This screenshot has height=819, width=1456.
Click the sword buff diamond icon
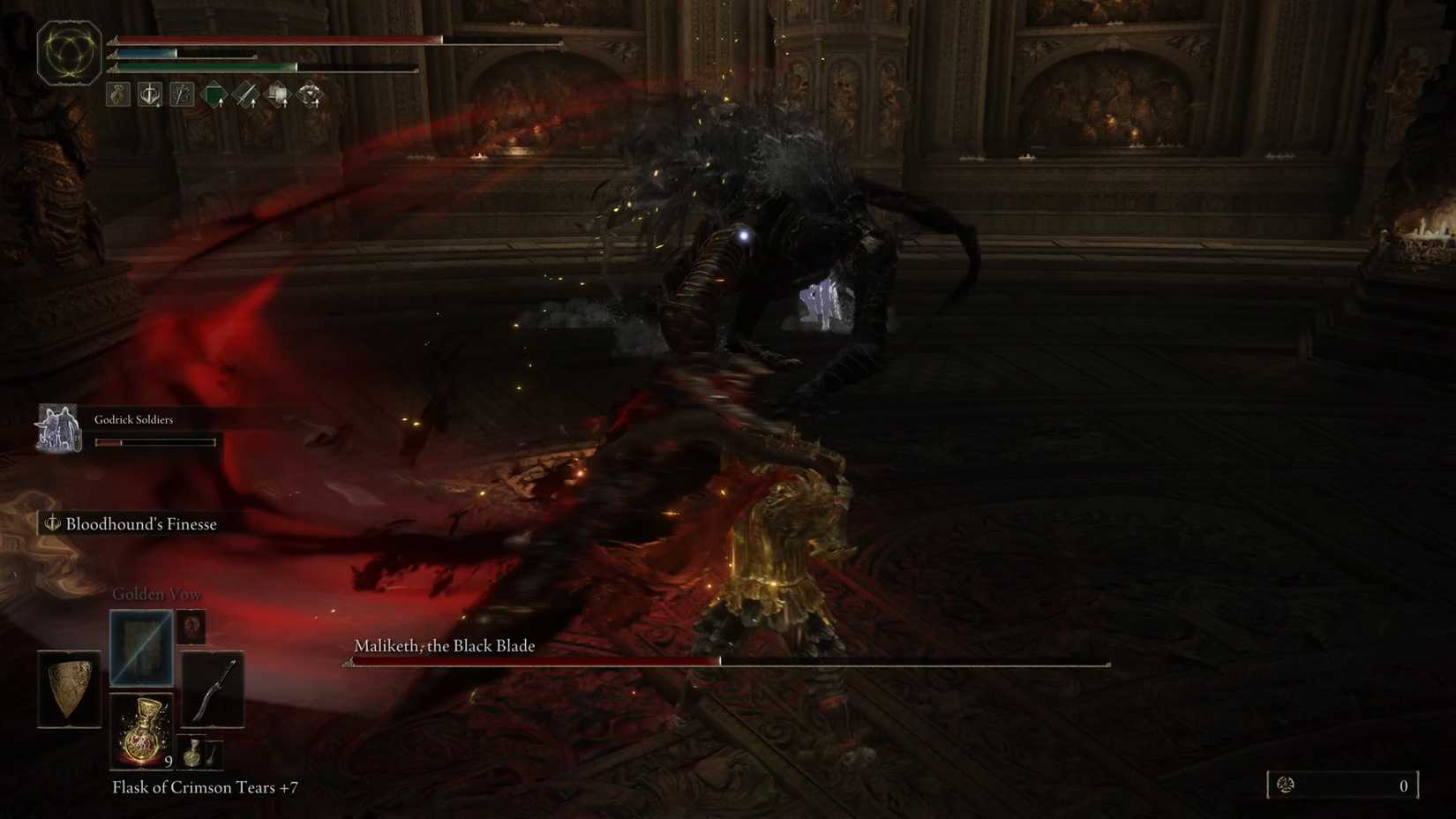(x=245, y=94)
